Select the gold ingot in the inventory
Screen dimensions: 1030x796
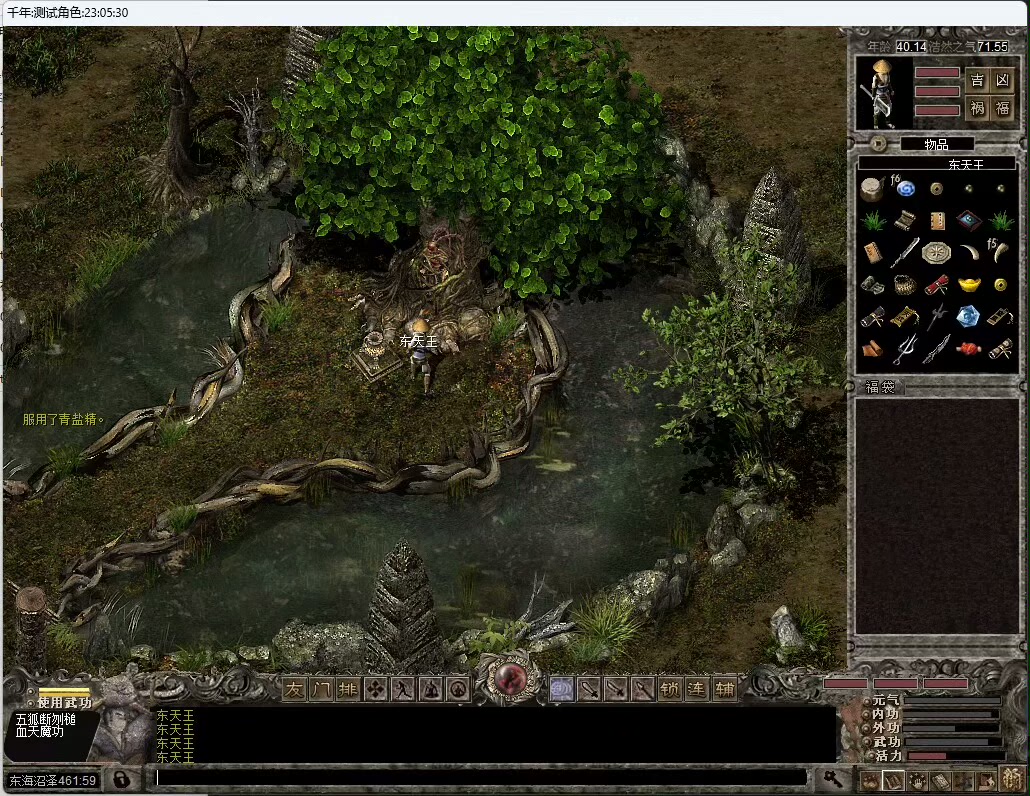click(x=968, y=285)
